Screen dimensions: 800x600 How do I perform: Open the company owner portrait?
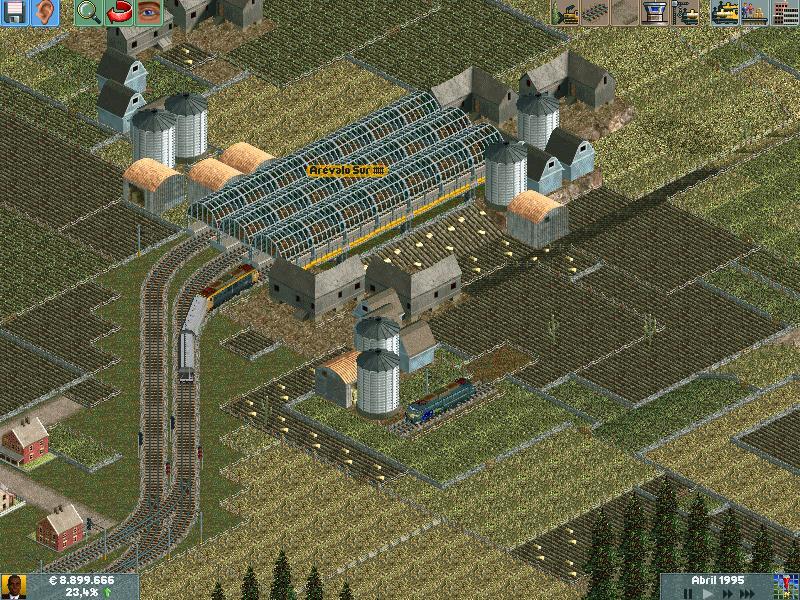14,586
